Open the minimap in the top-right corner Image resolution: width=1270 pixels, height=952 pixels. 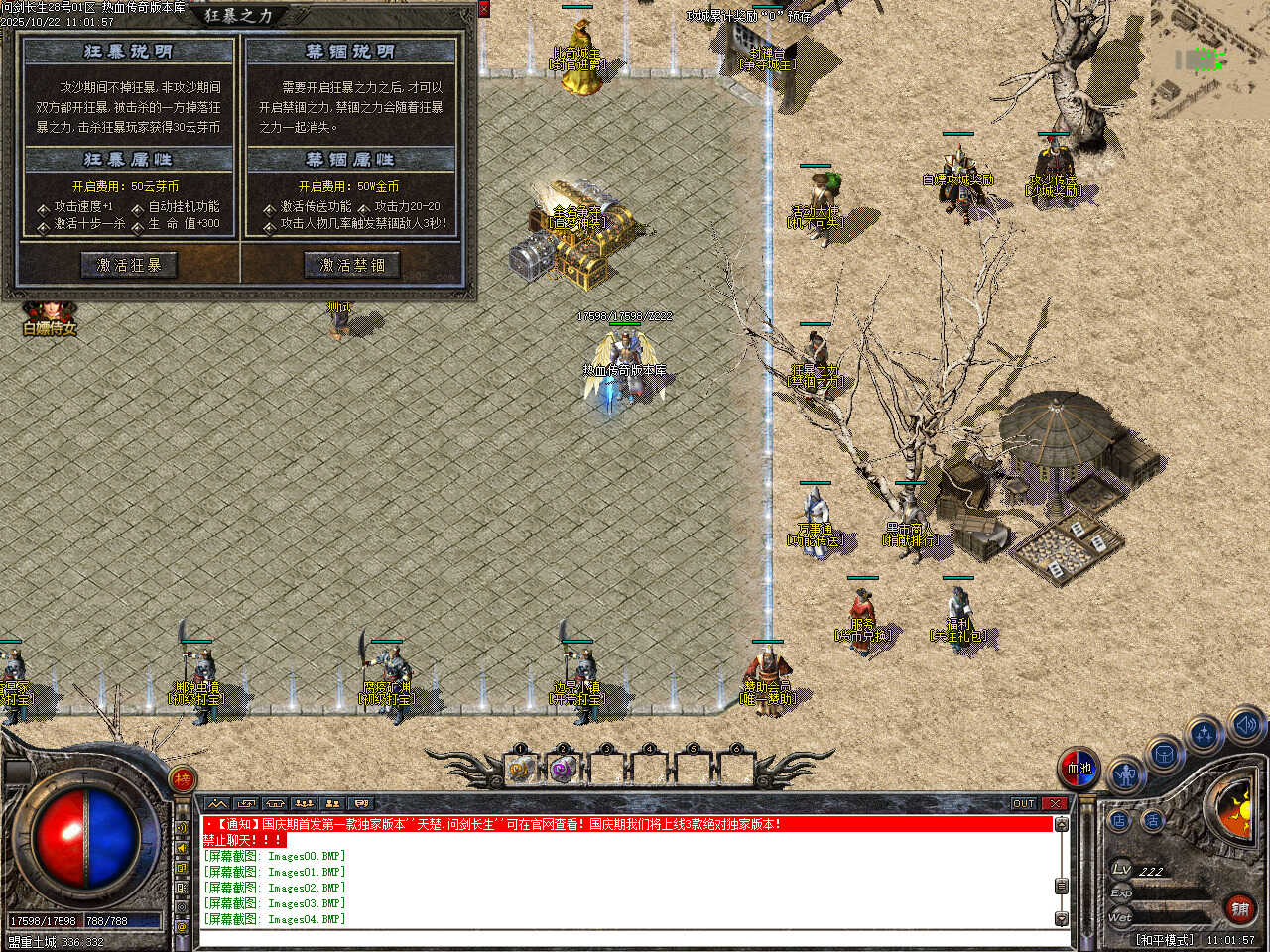click(1210, 59)
